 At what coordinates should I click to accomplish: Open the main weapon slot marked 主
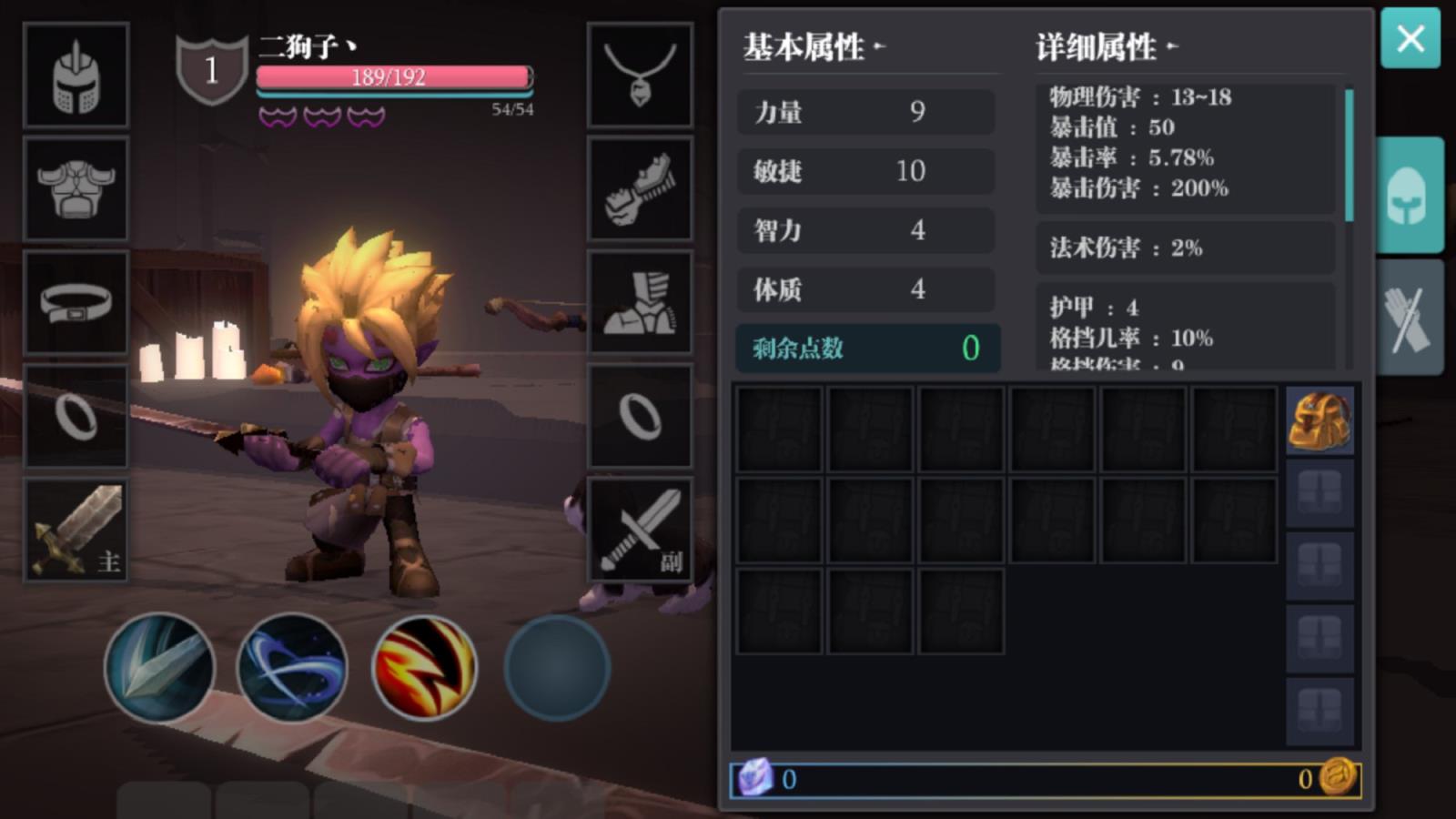pyautogui.click(x=76, y=530)
